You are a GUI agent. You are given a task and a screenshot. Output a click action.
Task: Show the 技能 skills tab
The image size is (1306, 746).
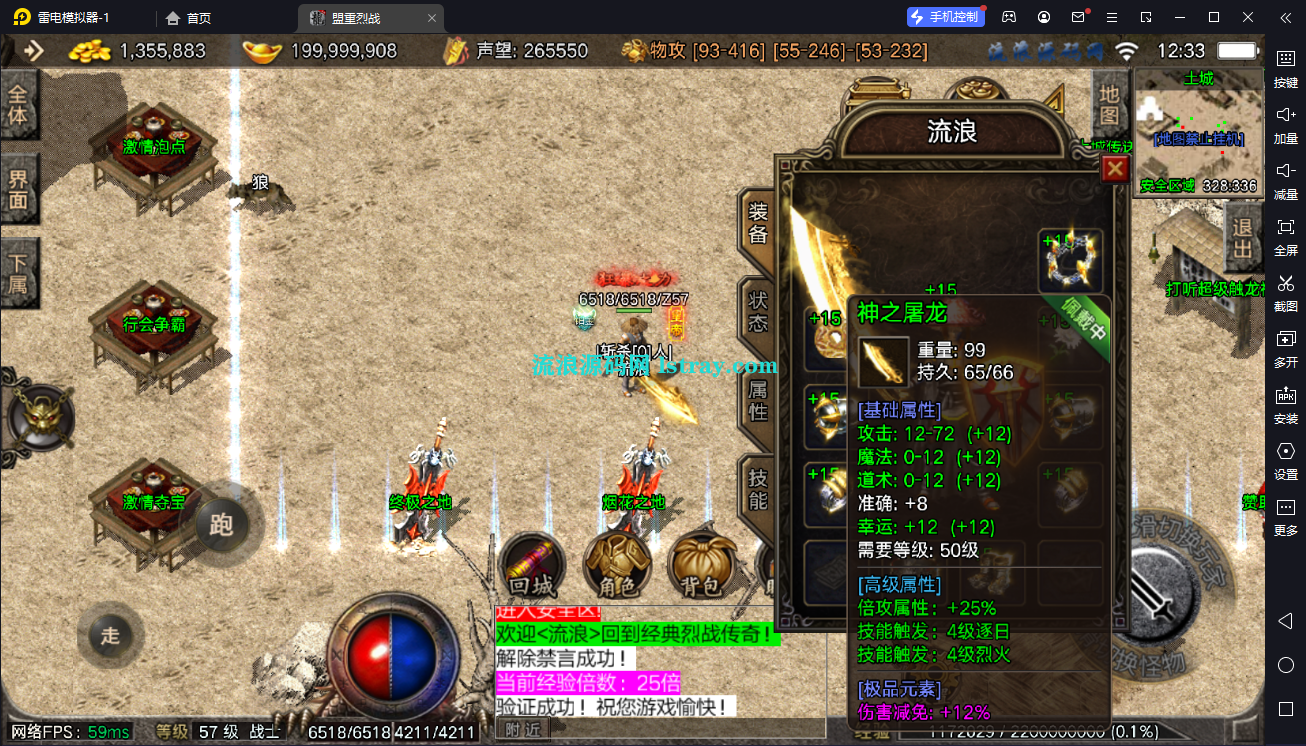coord(758,488)
